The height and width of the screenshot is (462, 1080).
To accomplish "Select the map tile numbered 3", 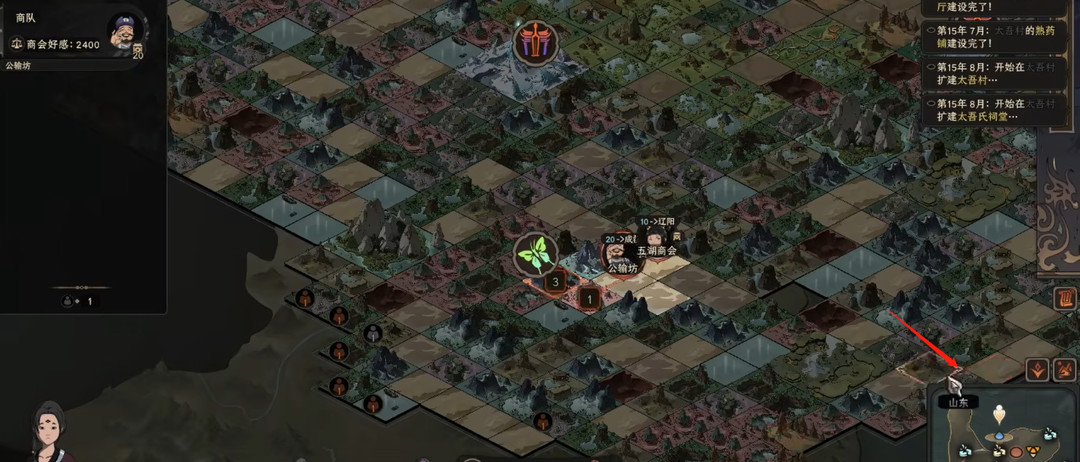I will [556, 282].
